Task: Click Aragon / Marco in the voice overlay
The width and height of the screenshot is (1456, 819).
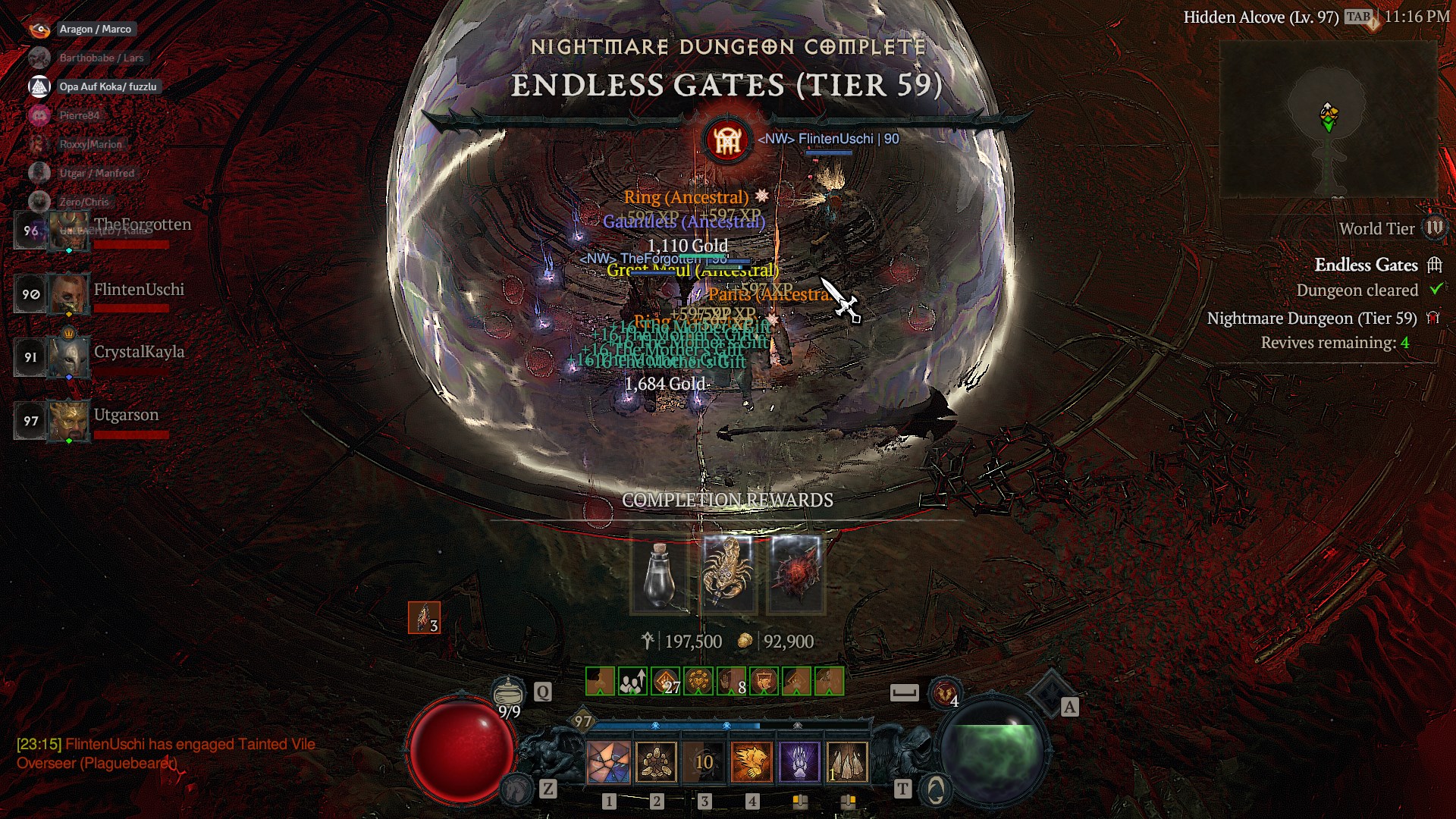Action: [x=95, y=29]
